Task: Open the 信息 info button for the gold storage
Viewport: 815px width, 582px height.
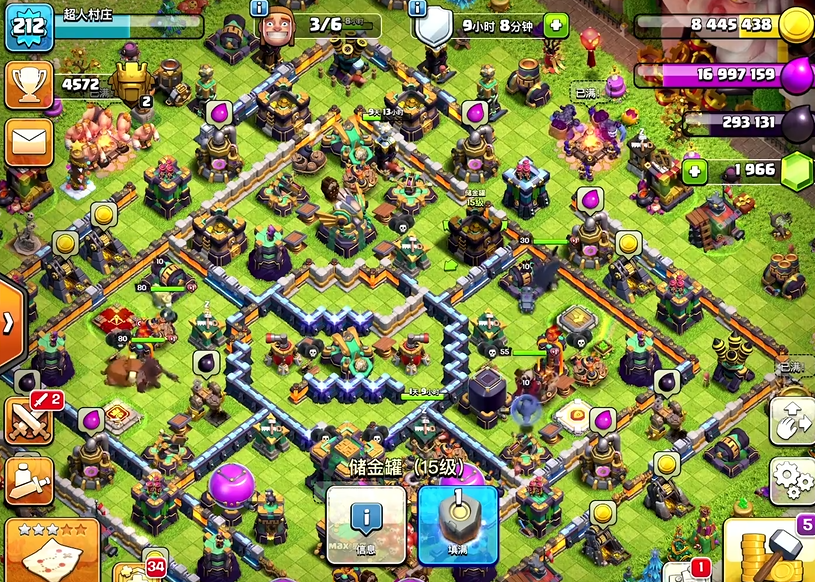Action: click(366, 524)
